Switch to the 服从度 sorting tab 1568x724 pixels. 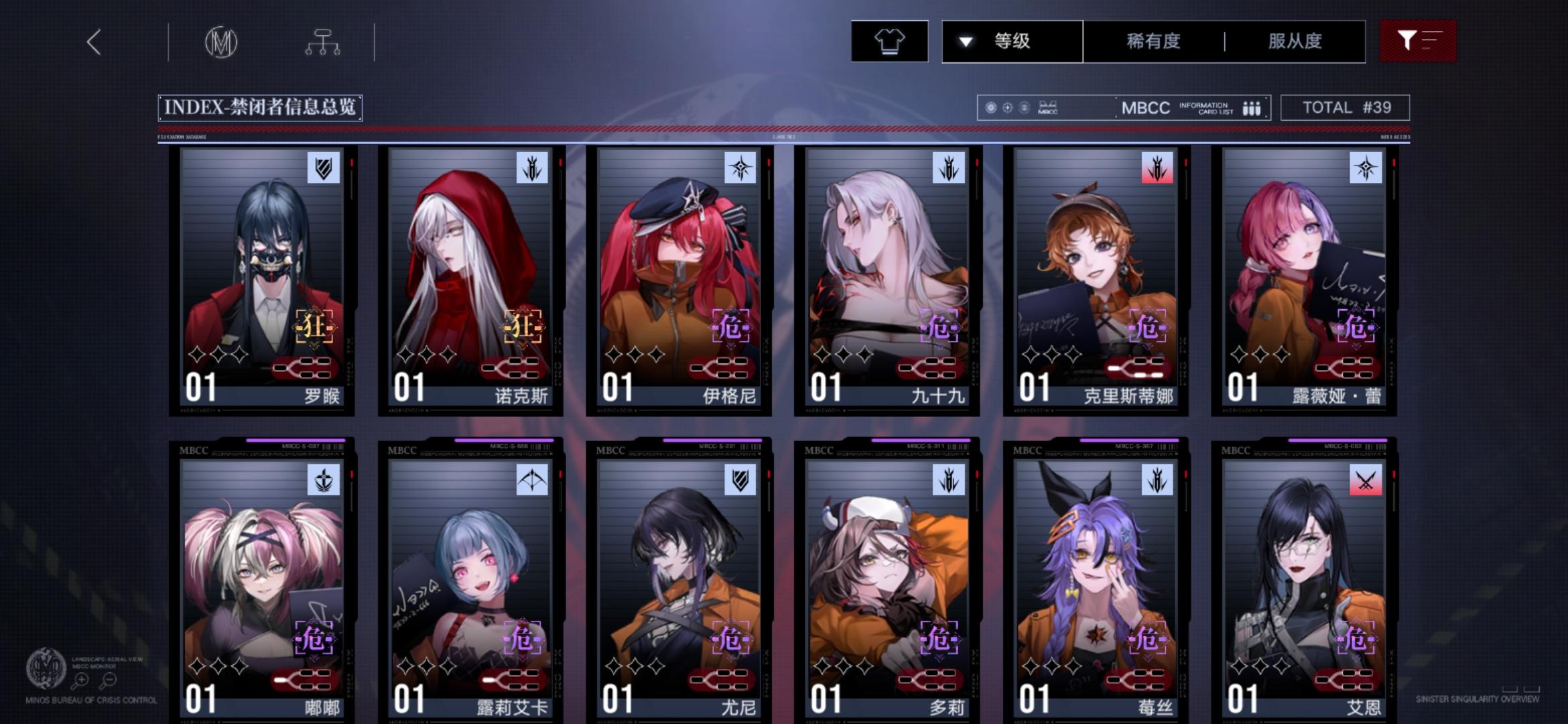pos(1295,42)
